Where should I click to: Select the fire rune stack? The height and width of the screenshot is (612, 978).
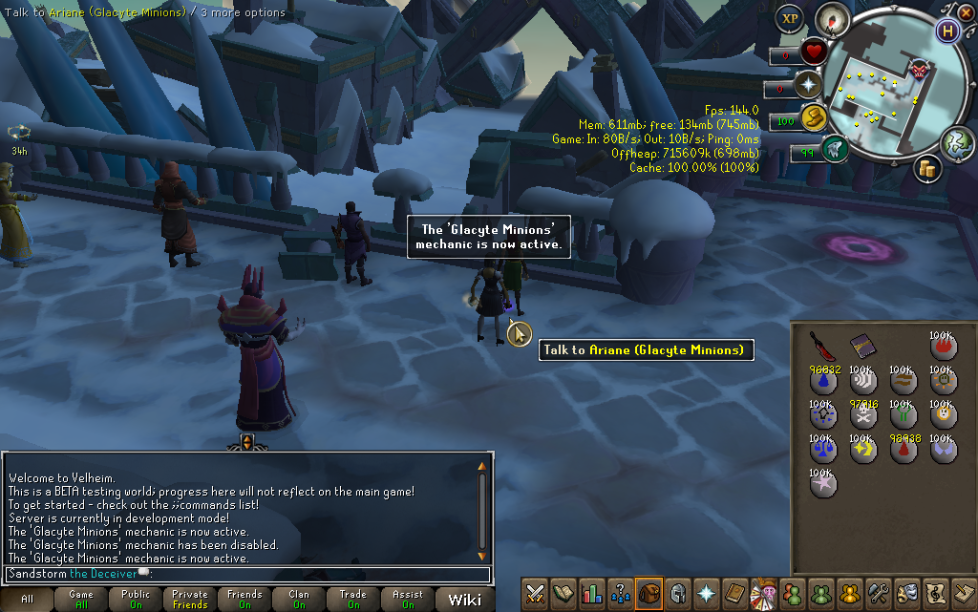click(x=941, y=346)
